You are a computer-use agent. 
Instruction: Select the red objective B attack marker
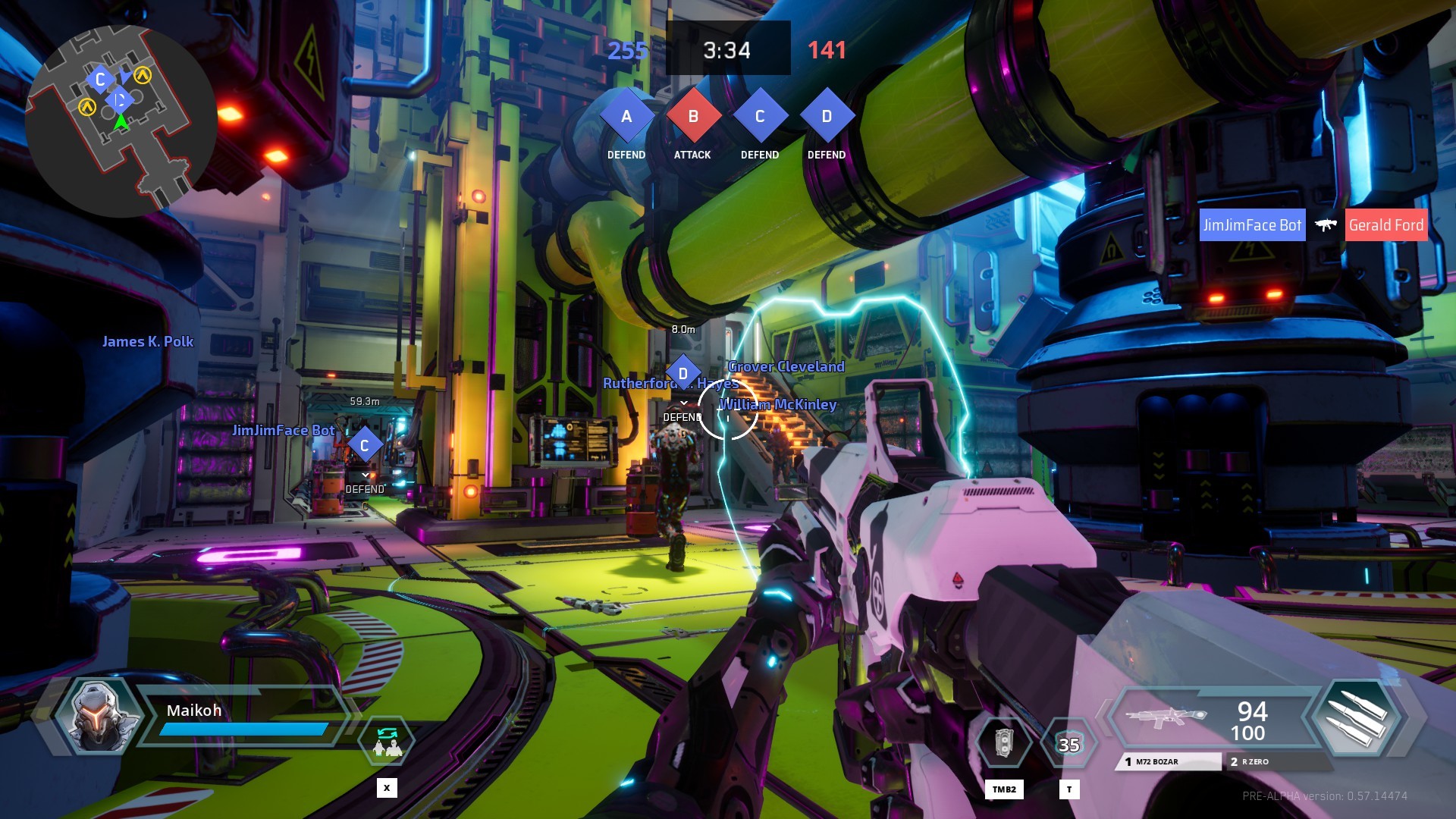(692, 116)
